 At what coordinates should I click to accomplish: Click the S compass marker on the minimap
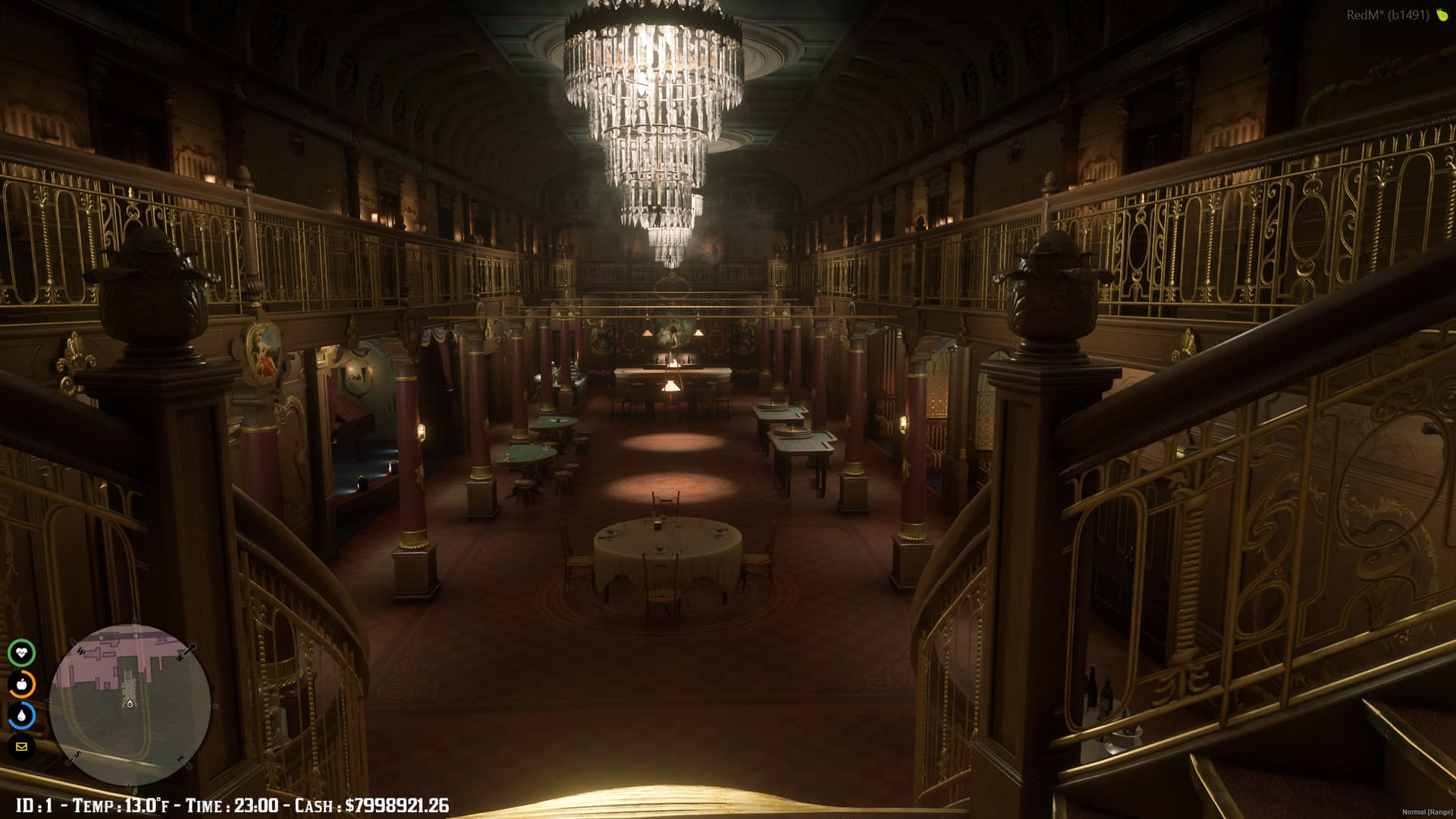point(76,755)
